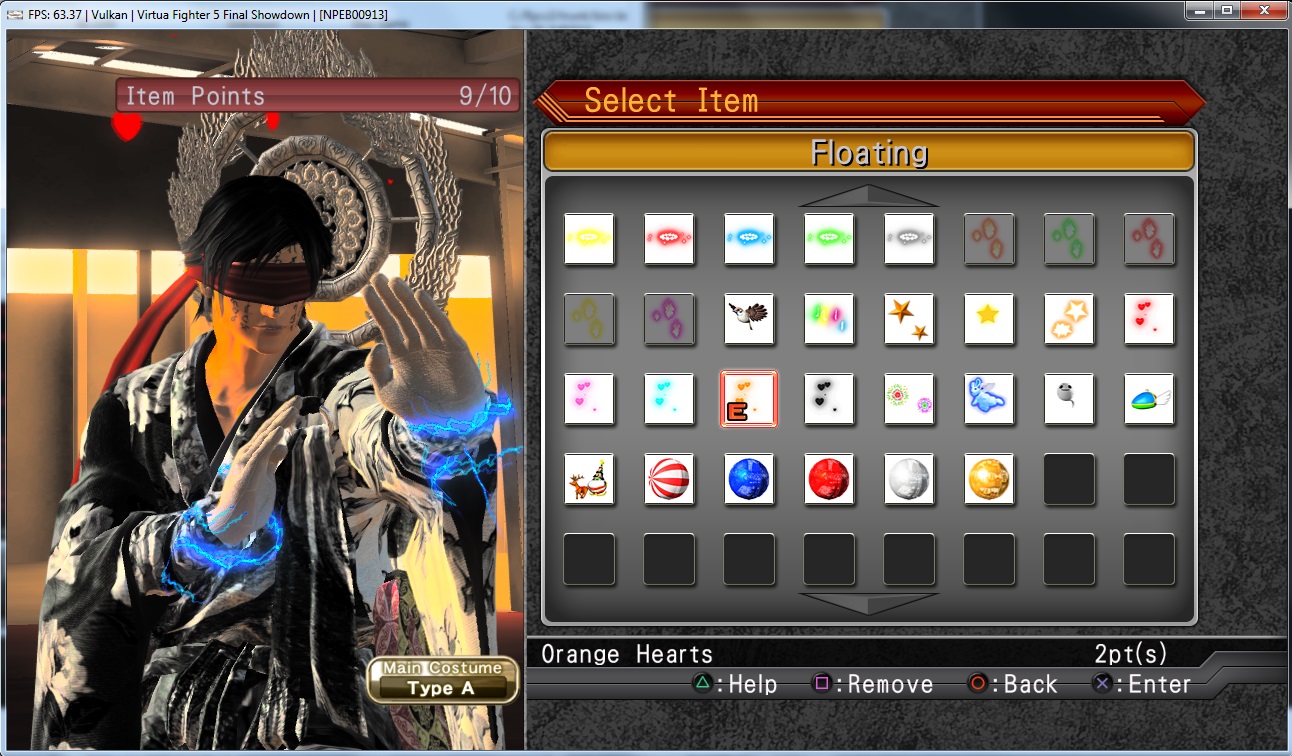This screenshot has height=756, width=1292.
Task: Select the winged blue-green capsule item
Action: pyautogui.click(x=1149, y=399)
